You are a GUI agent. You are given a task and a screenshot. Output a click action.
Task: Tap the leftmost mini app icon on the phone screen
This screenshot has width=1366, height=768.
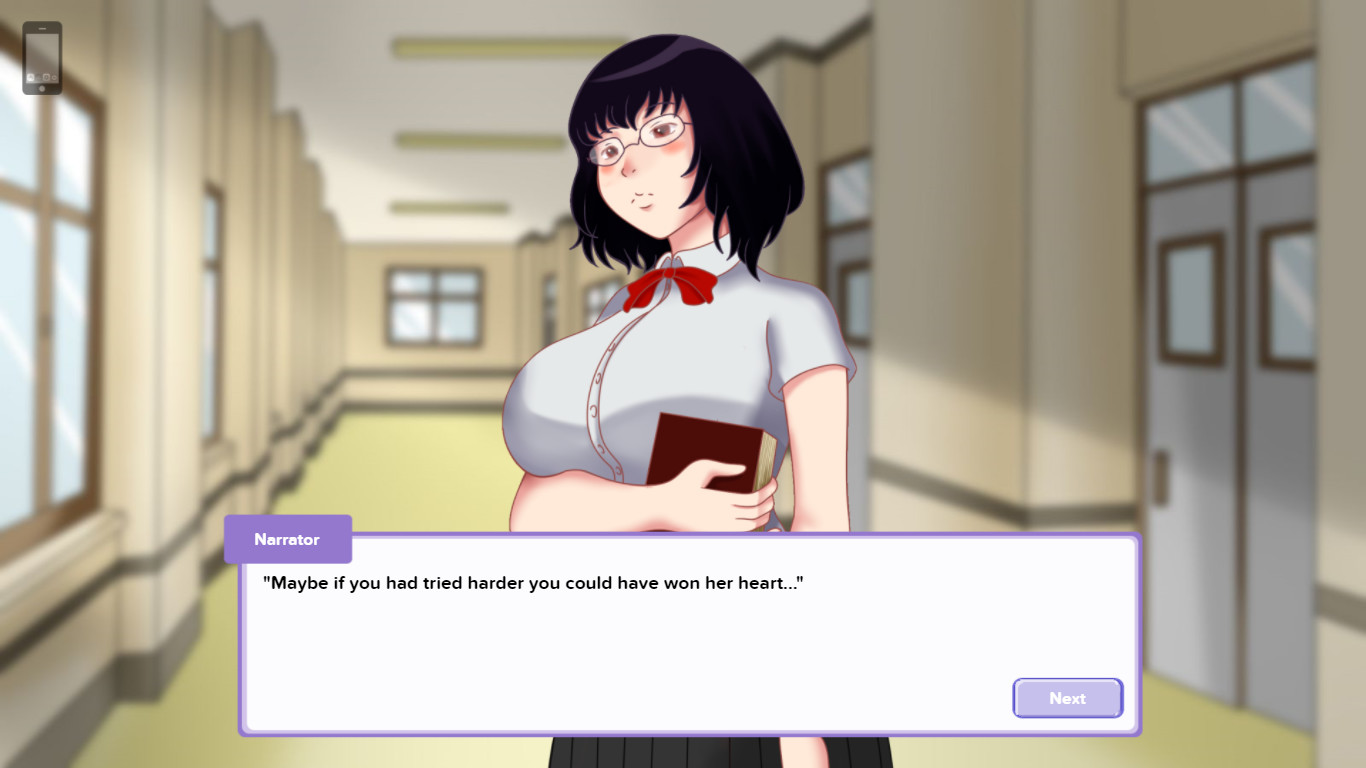point(31,77)
